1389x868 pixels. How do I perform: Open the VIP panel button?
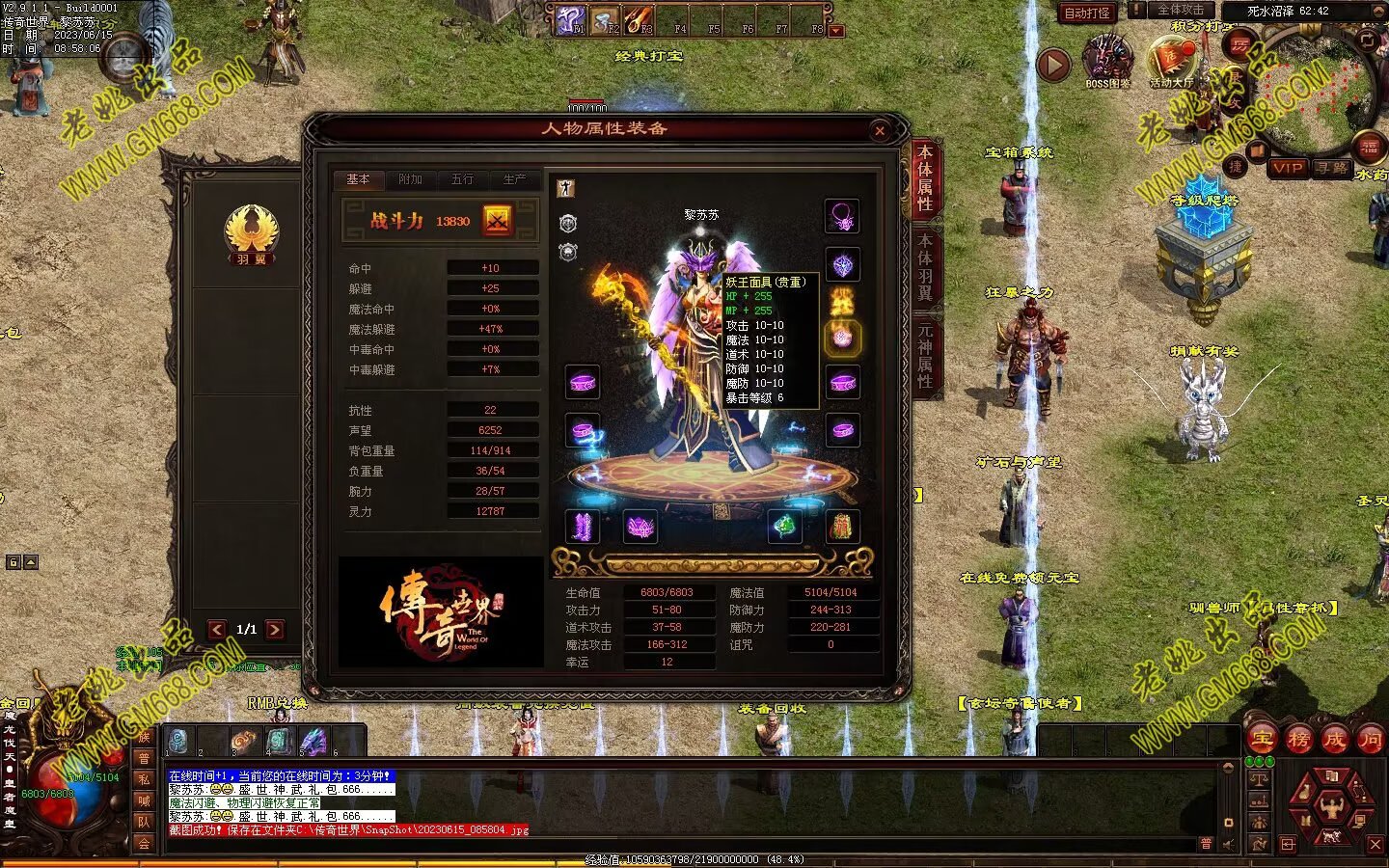pos(1288,167)
